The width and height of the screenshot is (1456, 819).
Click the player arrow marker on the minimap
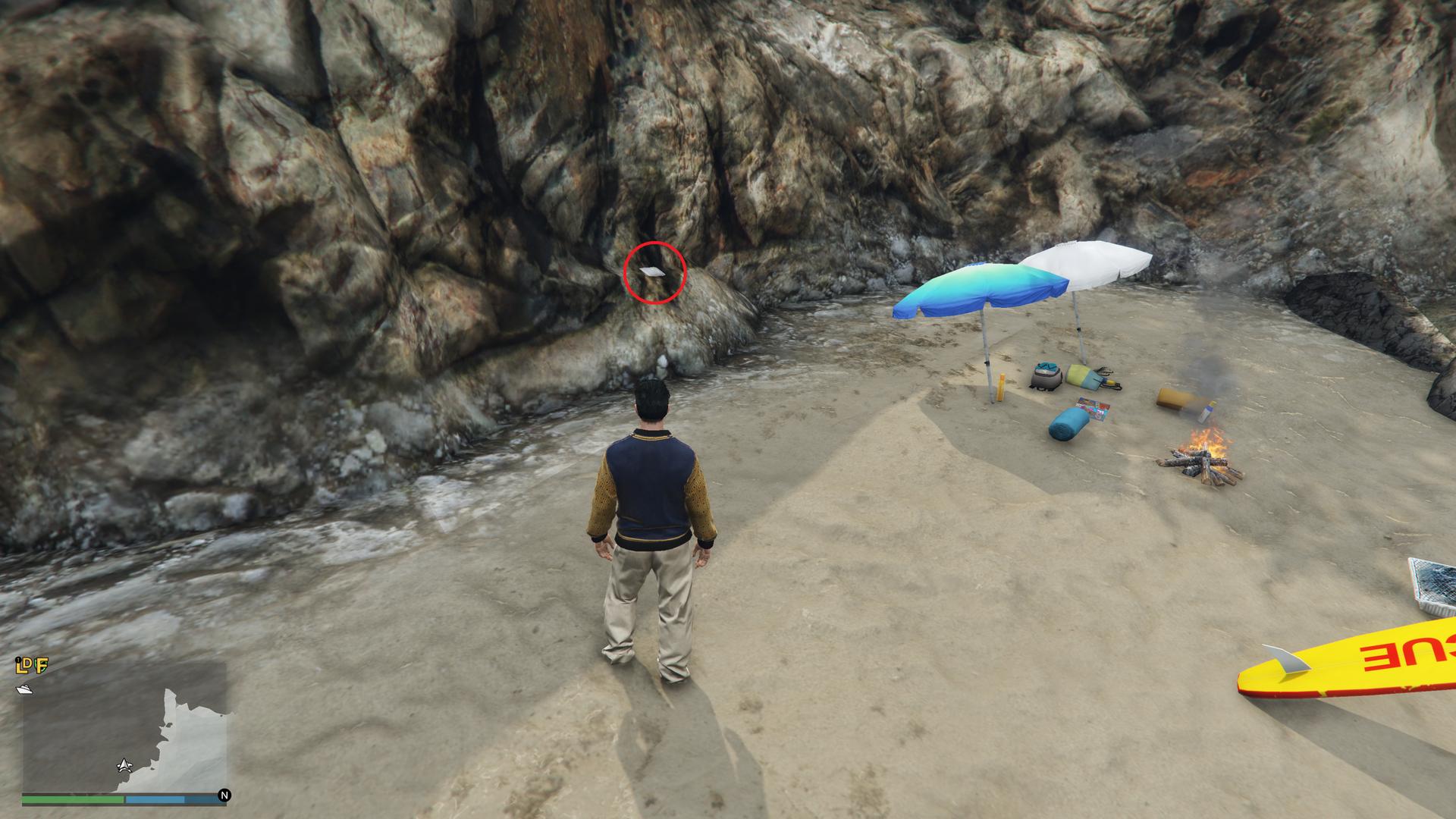tap(124, 765)
